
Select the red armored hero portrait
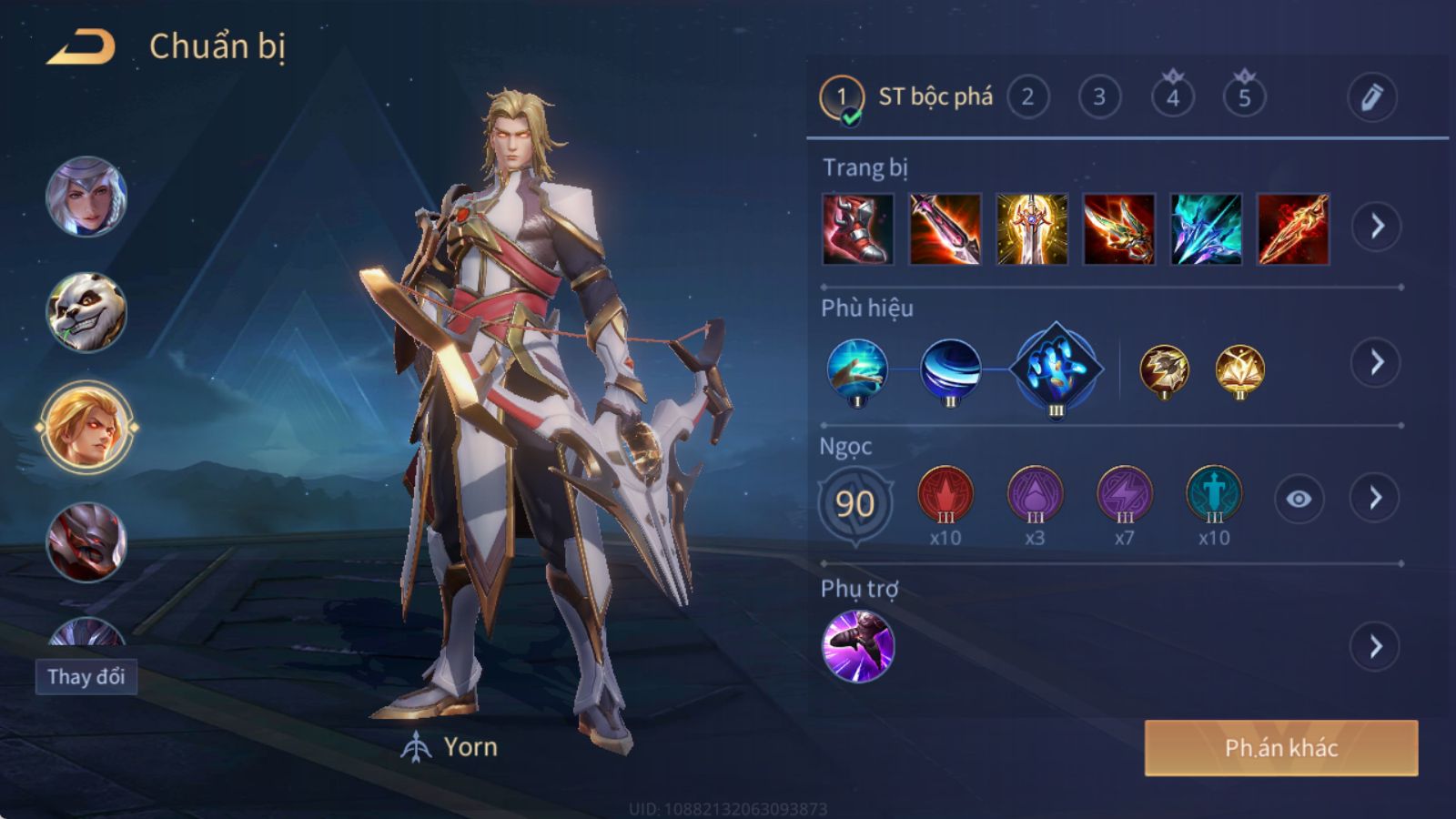[86, 541]
